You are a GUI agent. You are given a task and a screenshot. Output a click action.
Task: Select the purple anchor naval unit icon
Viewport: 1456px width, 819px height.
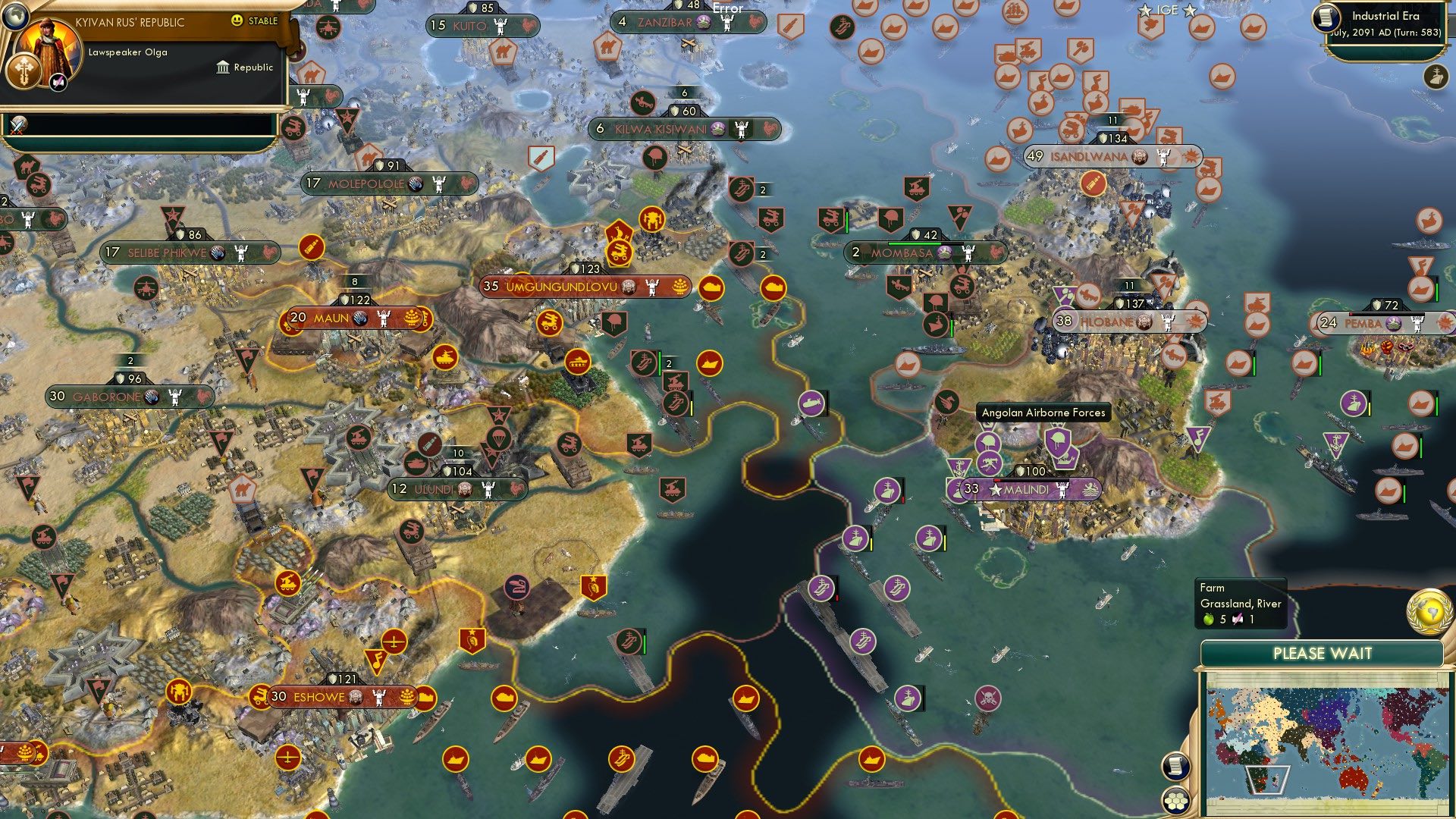(959, 467)
